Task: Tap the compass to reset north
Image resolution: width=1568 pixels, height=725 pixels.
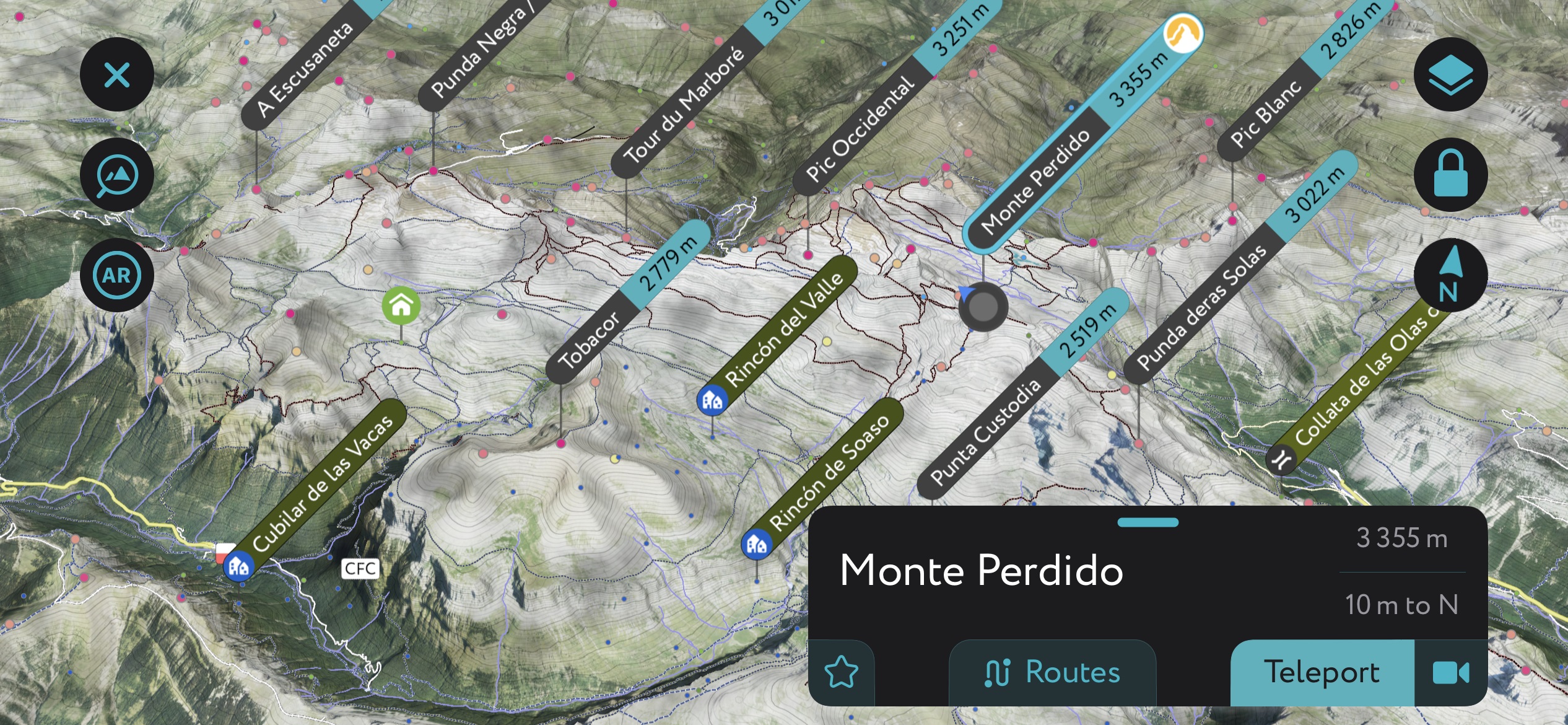Action: point(1450,275)
